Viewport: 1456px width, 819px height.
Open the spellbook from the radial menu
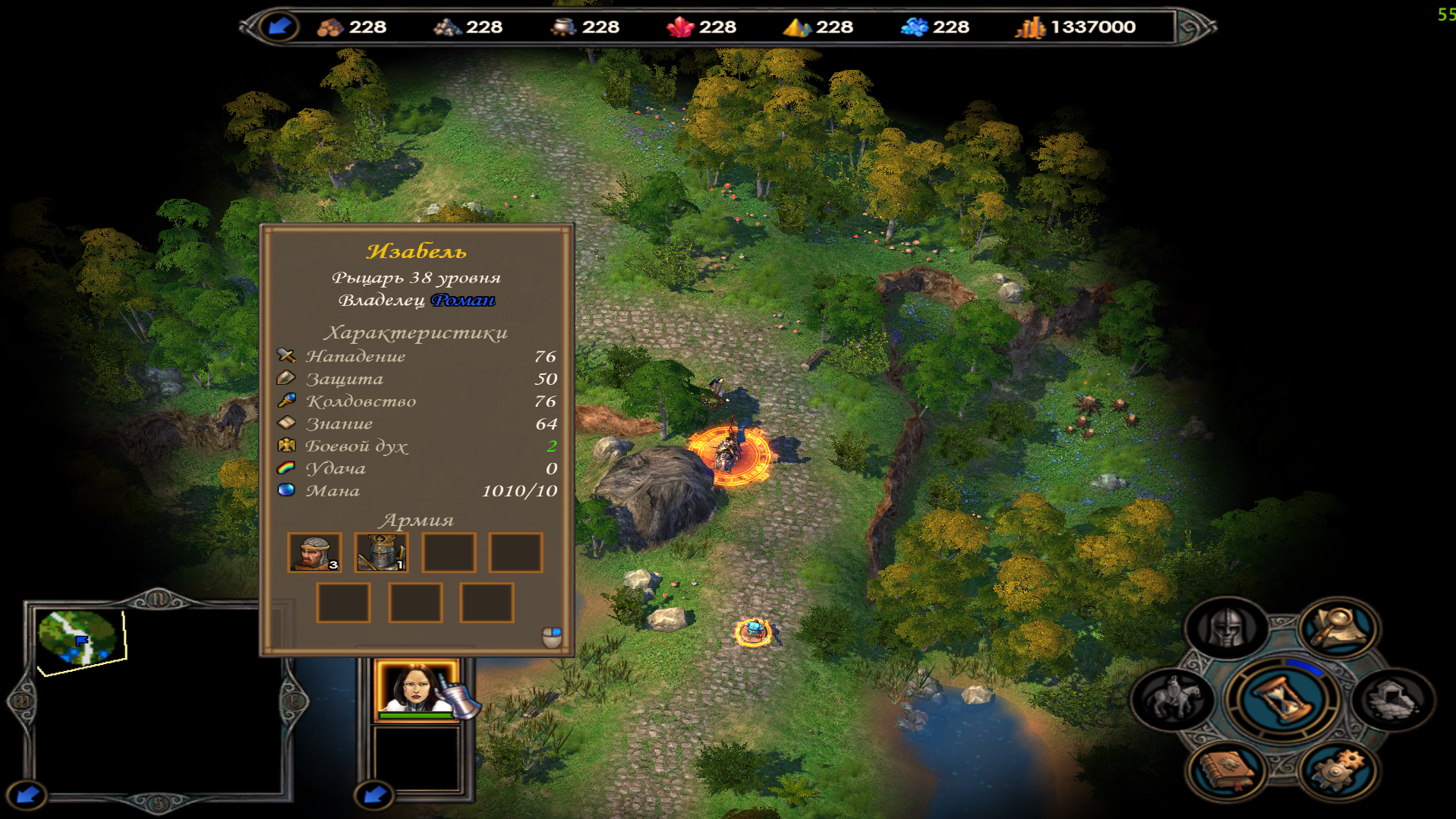pos(1225,771)
